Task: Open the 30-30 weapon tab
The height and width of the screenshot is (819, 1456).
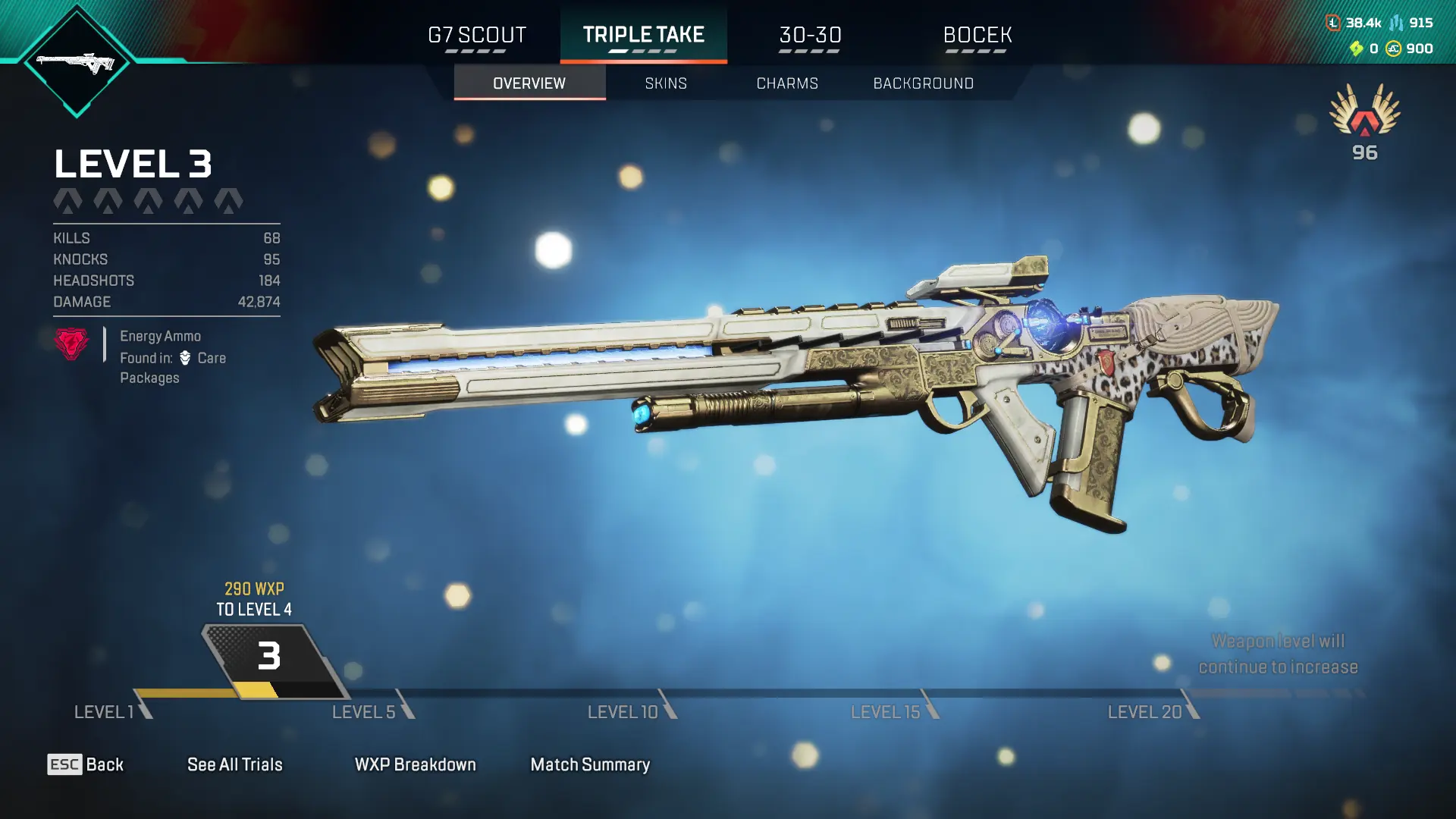Action: (810, 36)
